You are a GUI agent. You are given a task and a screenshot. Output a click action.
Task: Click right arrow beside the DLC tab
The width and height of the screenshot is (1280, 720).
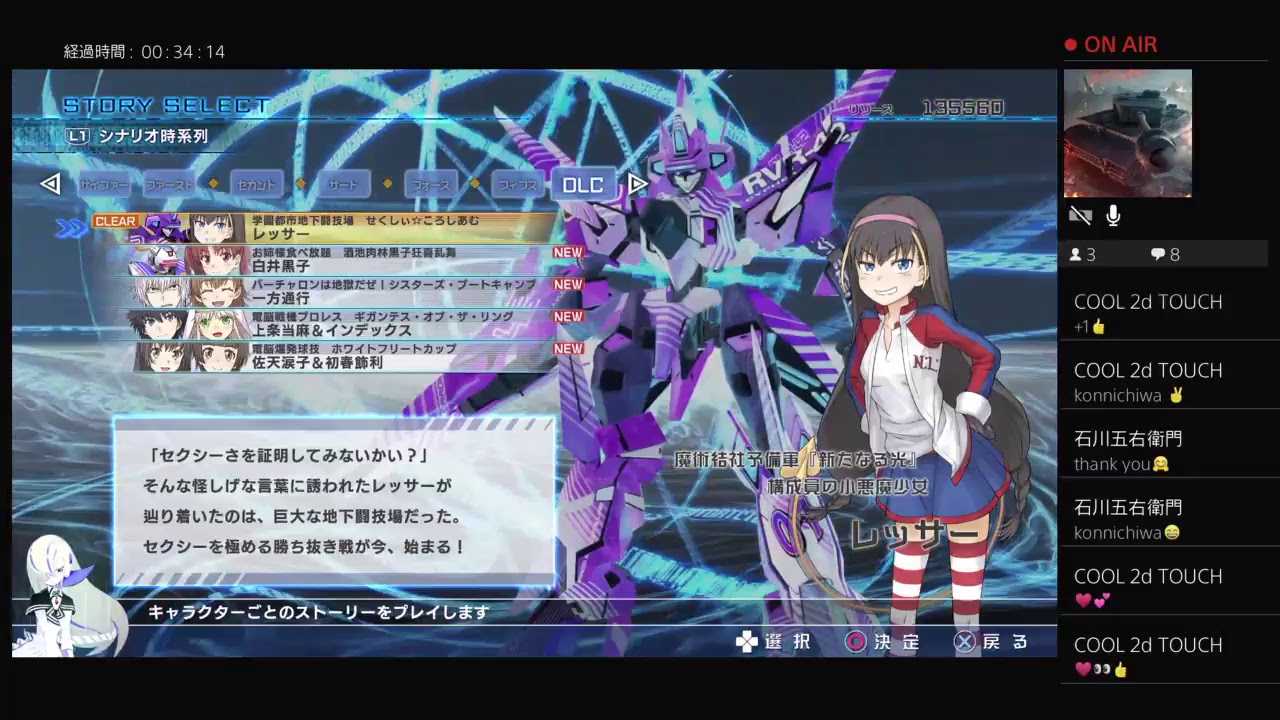[x=637, y=184]
